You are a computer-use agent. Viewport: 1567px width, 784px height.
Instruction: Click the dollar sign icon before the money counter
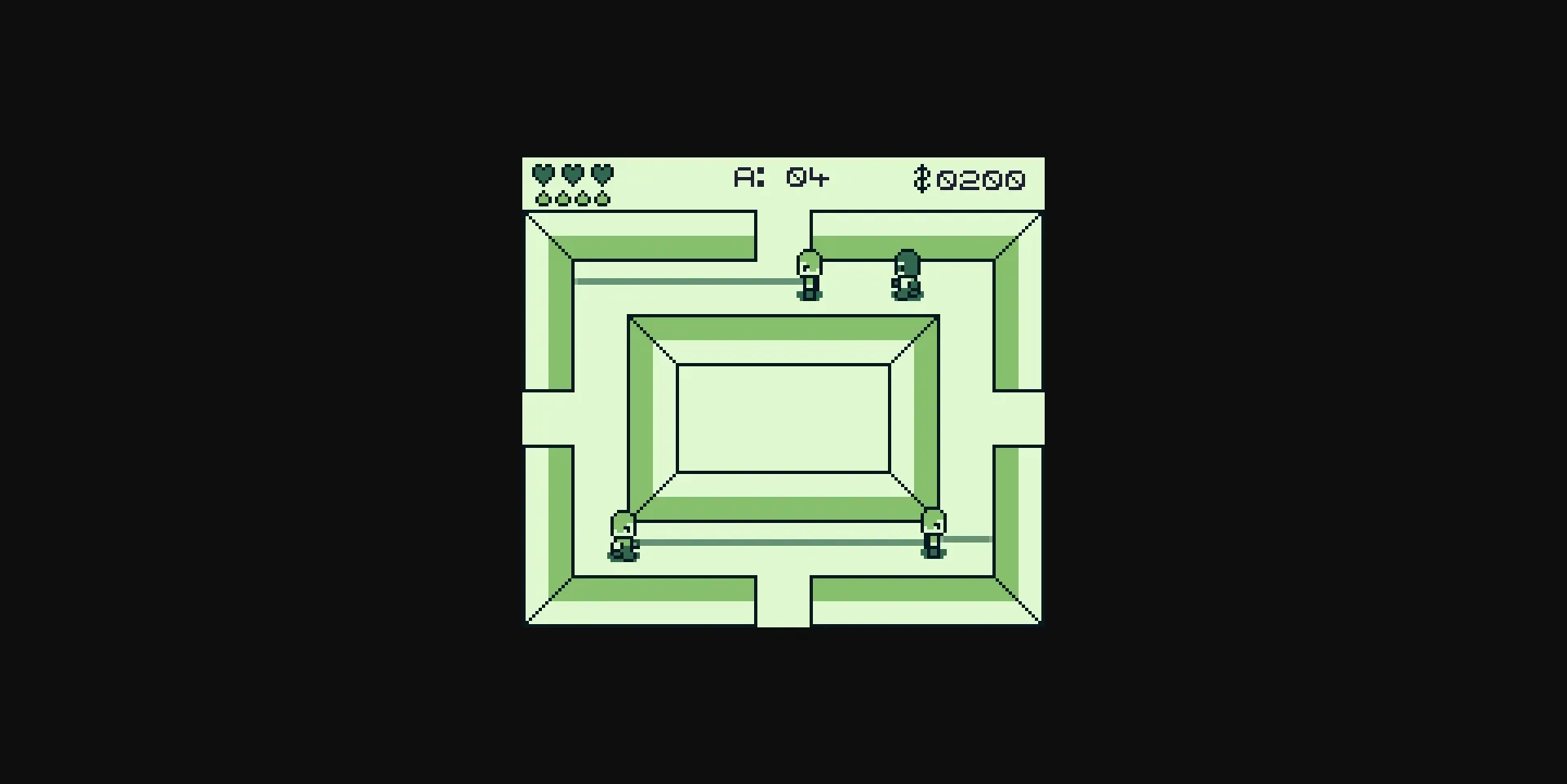(922, 177)
